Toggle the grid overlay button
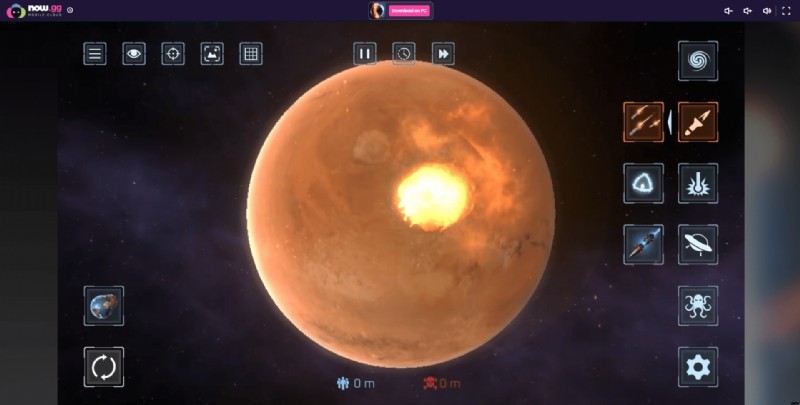800x405 pixels. click(x=251, y=54)
